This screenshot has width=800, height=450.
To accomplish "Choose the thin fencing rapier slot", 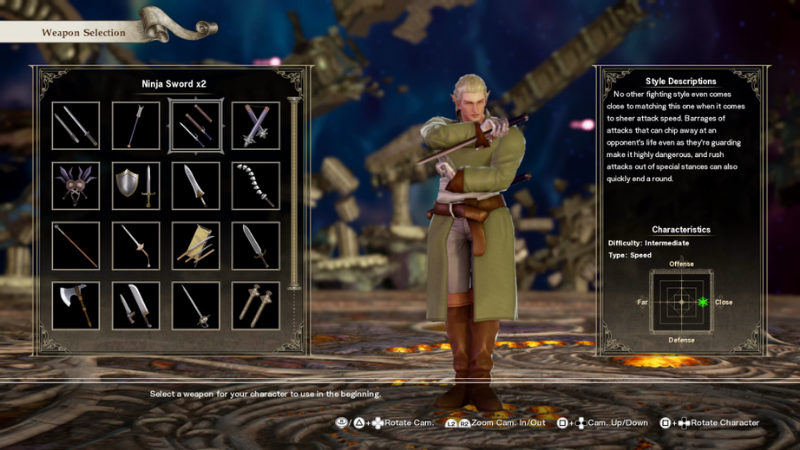I will pyautogui.click(x=195, y=306).
